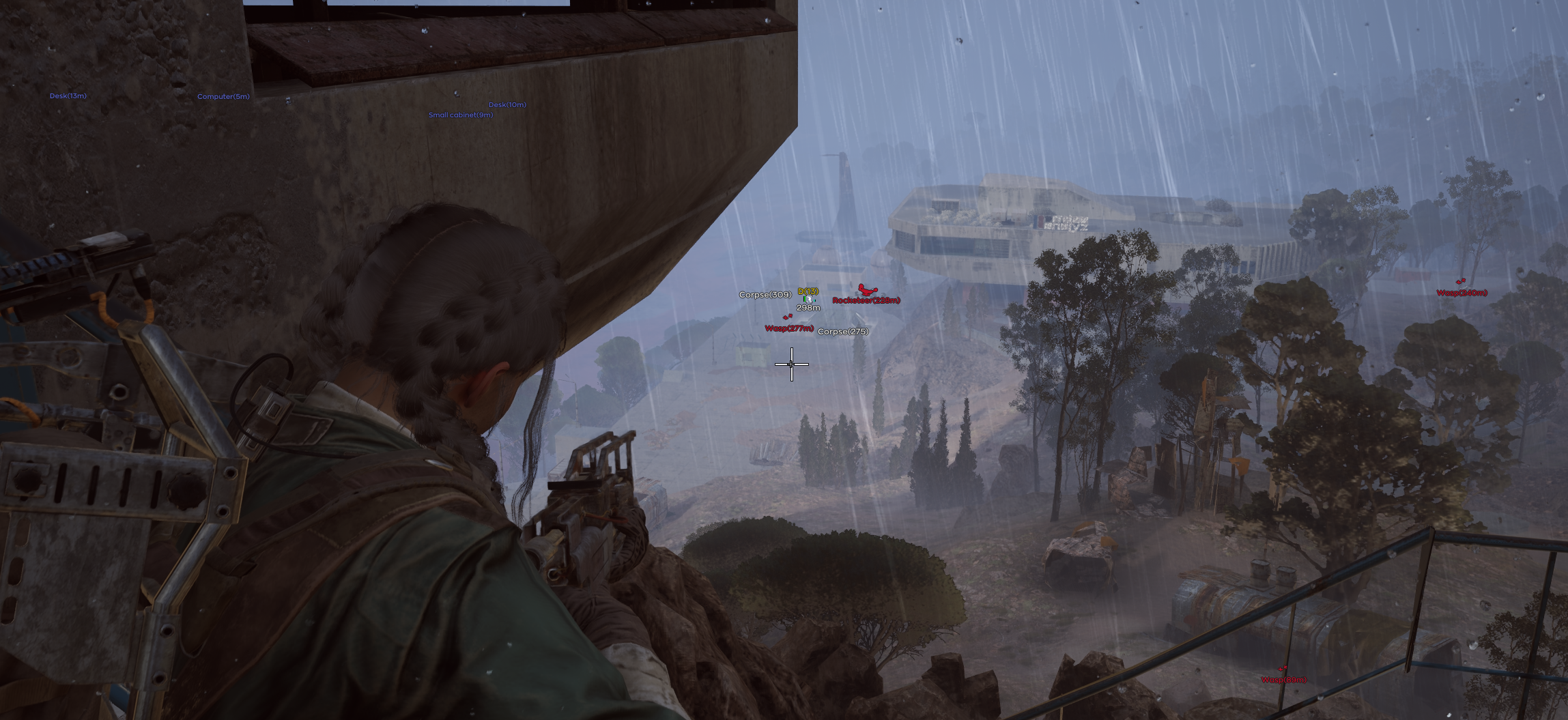Click the teal marker beside the health bar
Viewport: 1568px width, 720px height.
point(814,301)
